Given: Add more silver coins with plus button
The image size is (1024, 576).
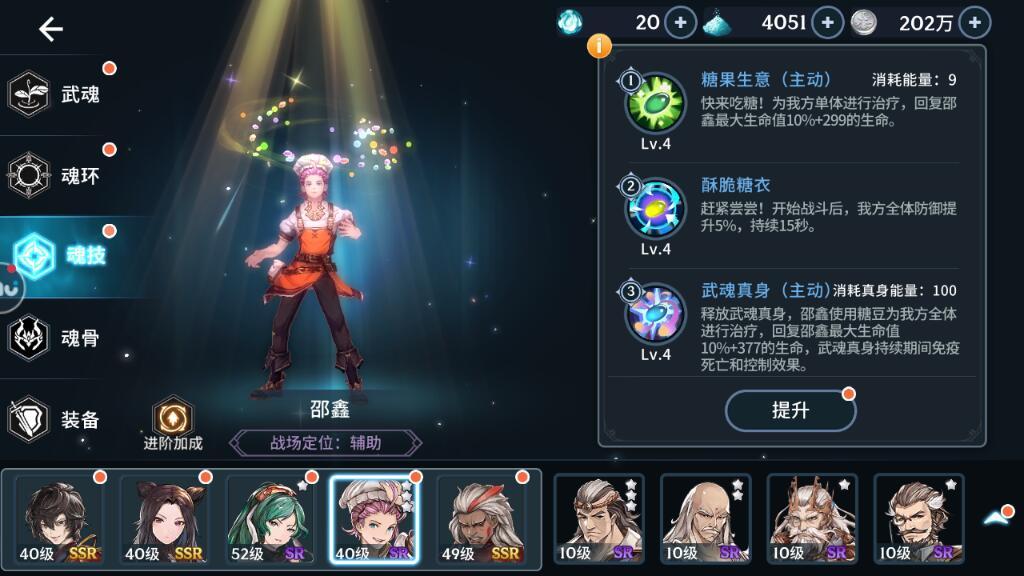Looking at the screenshot, I should 974,22.
